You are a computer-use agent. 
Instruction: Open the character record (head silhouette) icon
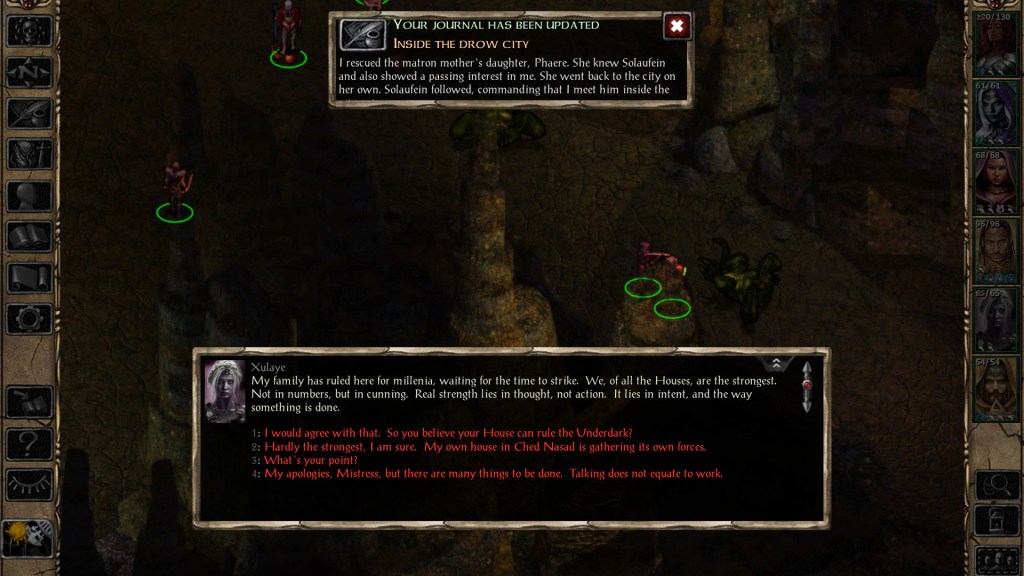29,196
